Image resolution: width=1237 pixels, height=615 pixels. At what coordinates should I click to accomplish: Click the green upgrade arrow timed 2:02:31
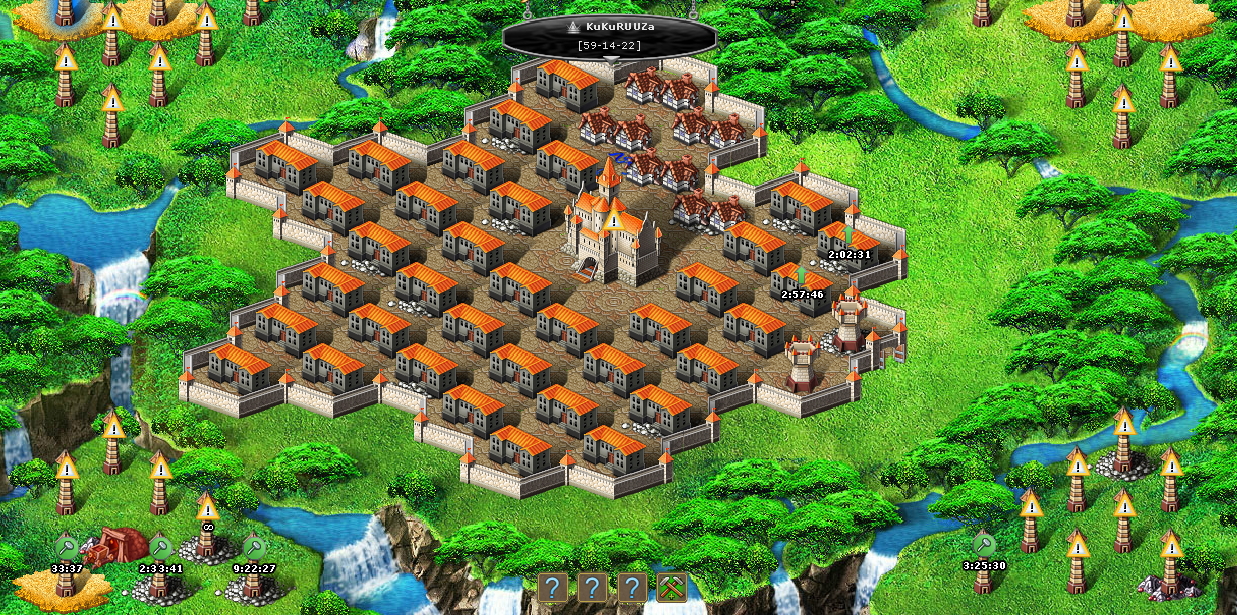coord(848,235)
